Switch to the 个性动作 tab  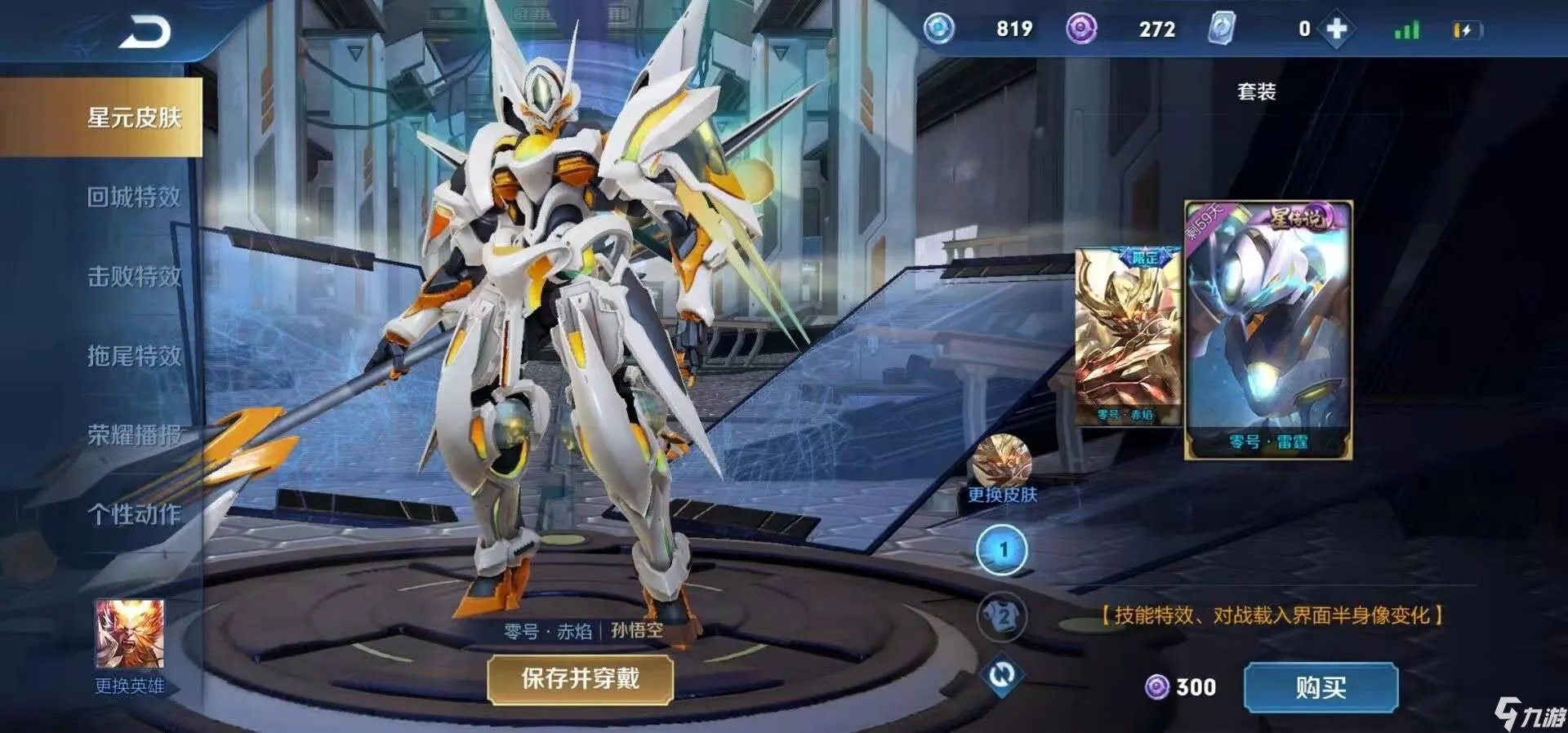click(x=134, y=514)
